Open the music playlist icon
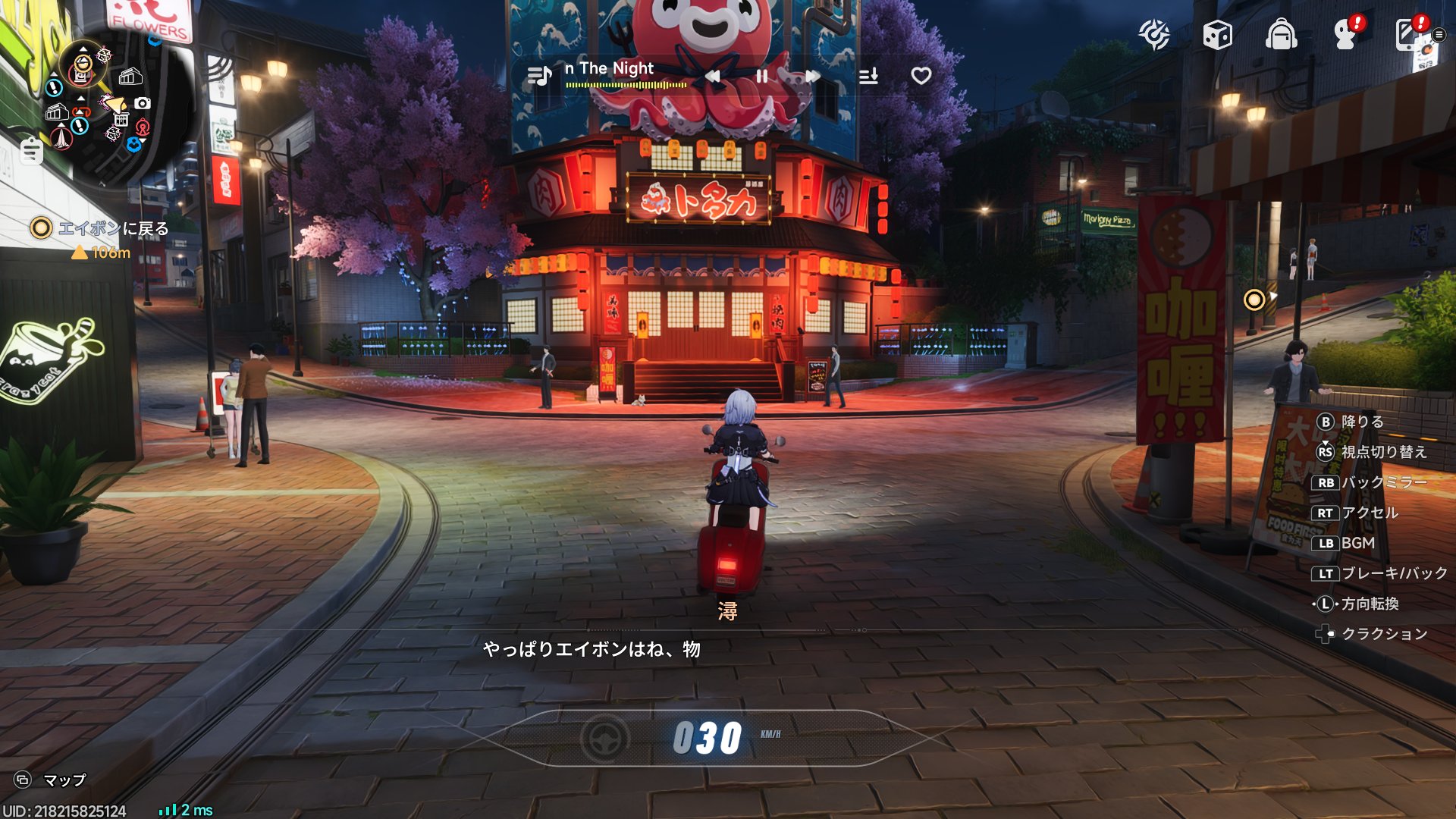The image size is (1456, 819). pos(539,76)
